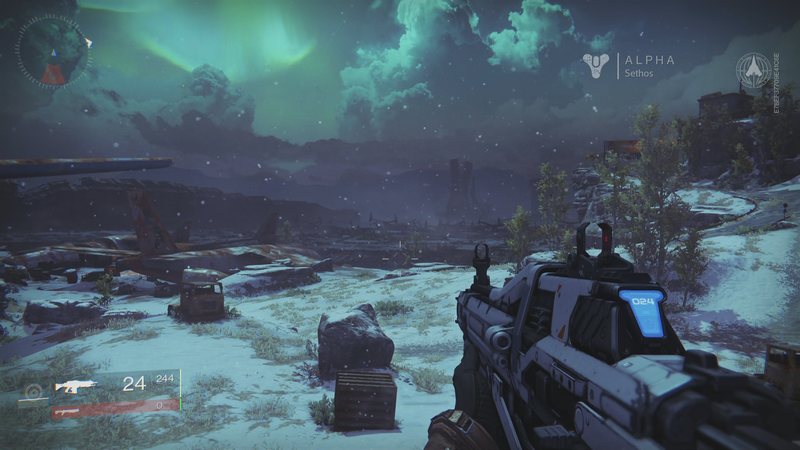The height and width of the screenshot is (450, 800).
Task: Click the Destiny tricorn Alpha logo
Action: coord(595,66)
